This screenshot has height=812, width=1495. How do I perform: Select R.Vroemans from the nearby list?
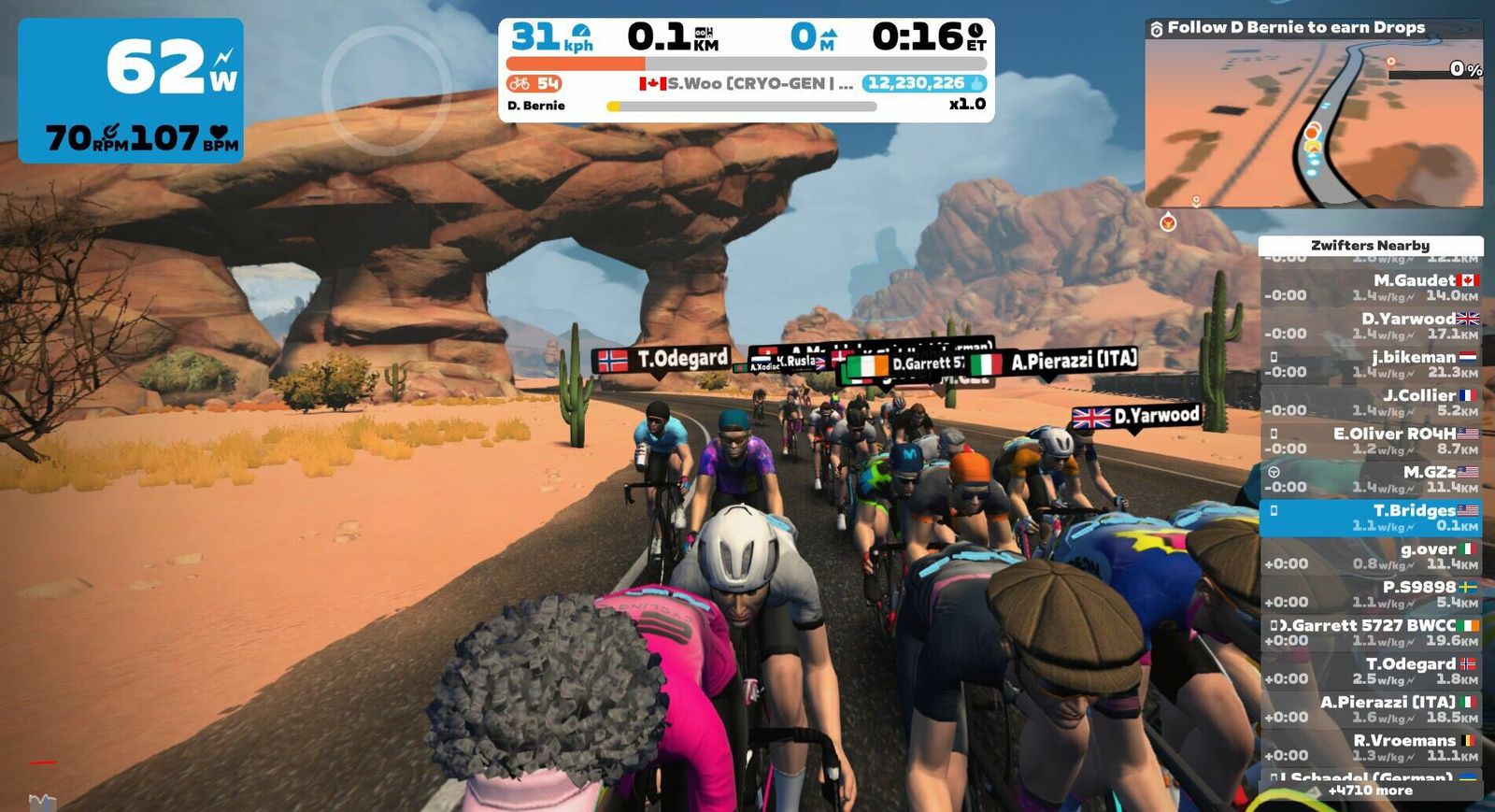tap(1371, 748)
